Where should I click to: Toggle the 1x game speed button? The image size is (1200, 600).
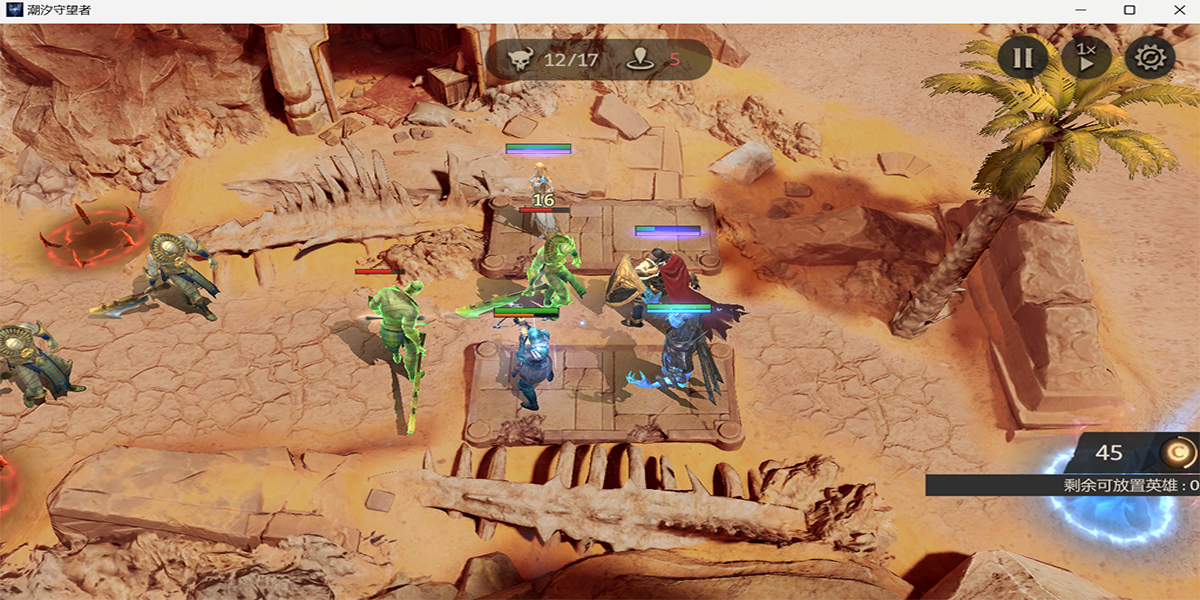click(1086, 58)
